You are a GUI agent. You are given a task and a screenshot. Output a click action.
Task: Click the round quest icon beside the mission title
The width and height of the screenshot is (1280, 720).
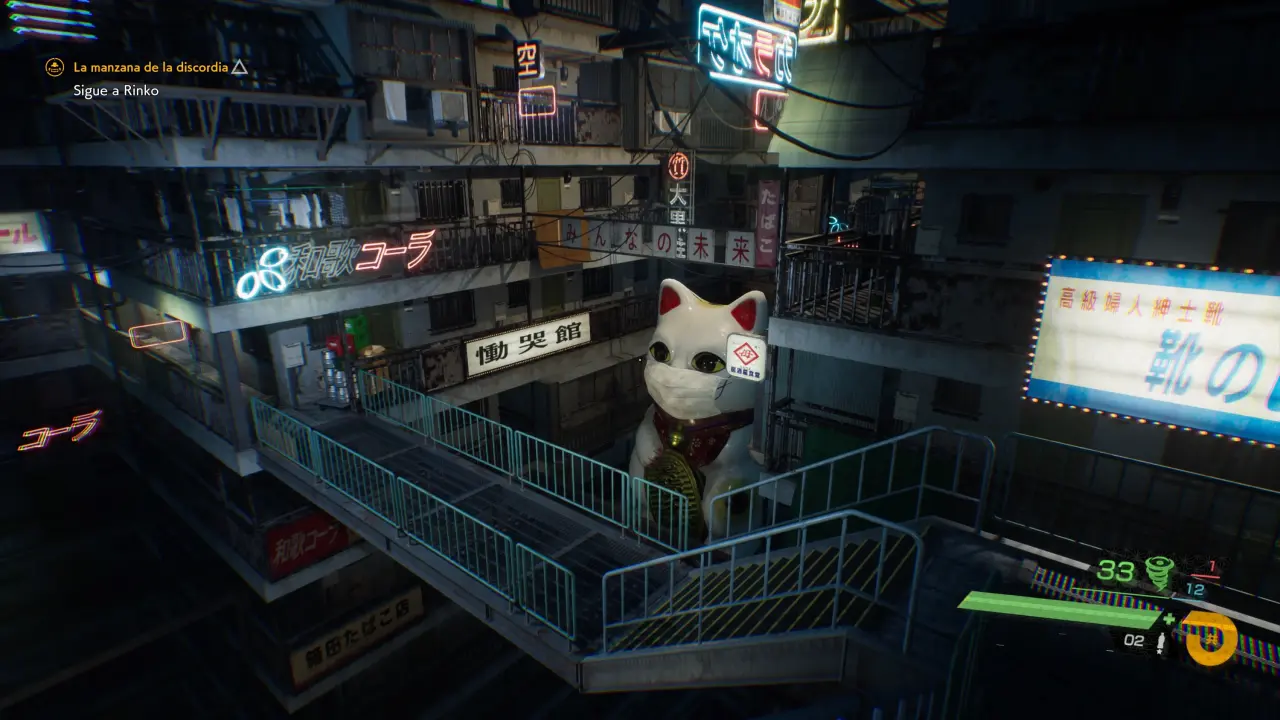(55, 68)
